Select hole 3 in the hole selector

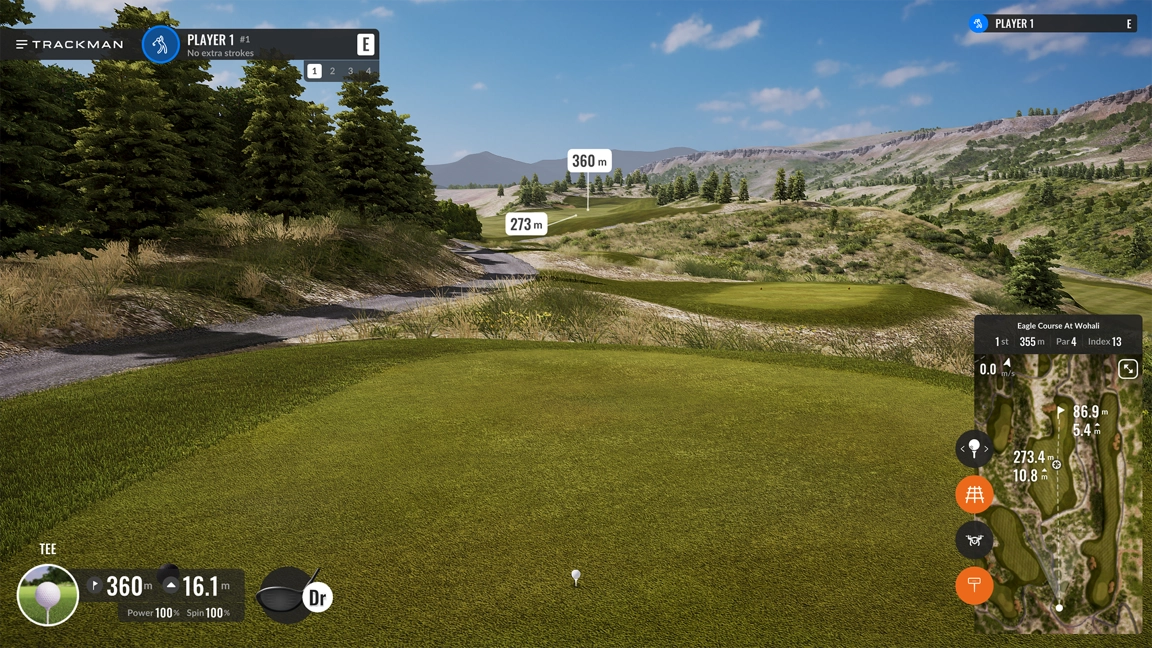tap(351, 71)
